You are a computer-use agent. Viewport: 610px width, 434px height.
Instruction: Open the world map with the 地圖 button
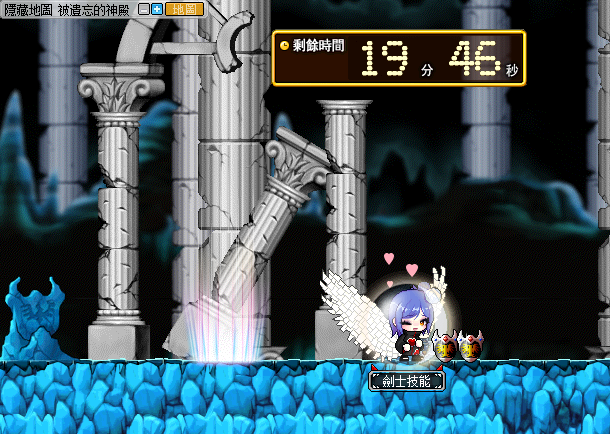[x=184, y=9]
